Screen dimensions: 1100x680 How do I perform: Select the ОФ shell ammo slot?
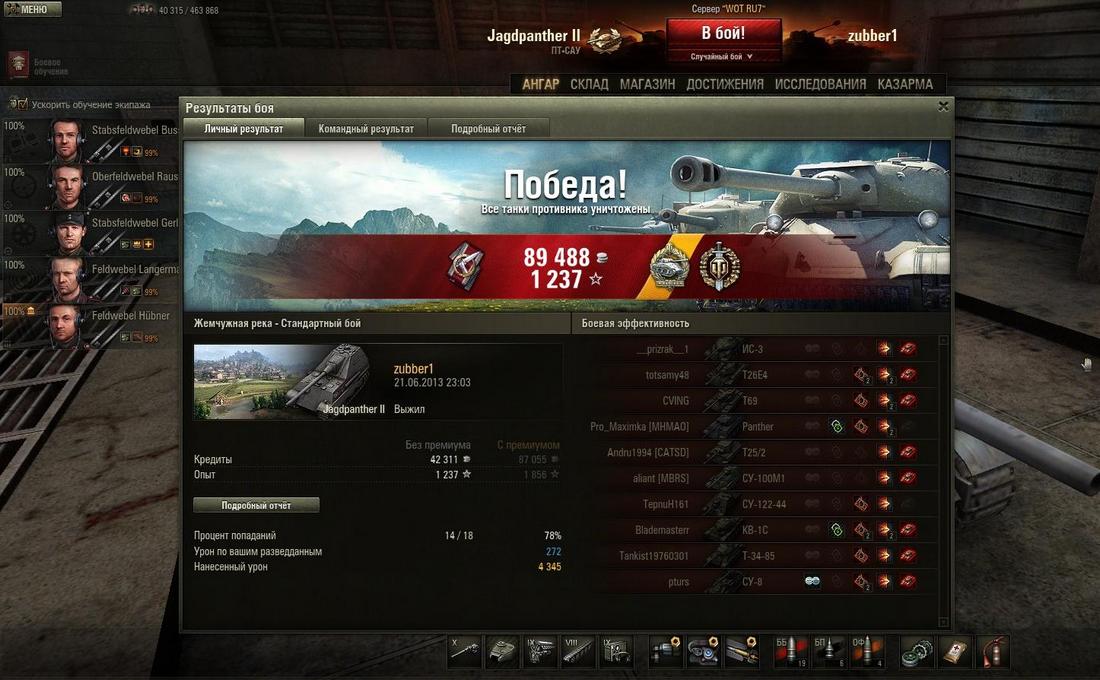click(866, 651)
